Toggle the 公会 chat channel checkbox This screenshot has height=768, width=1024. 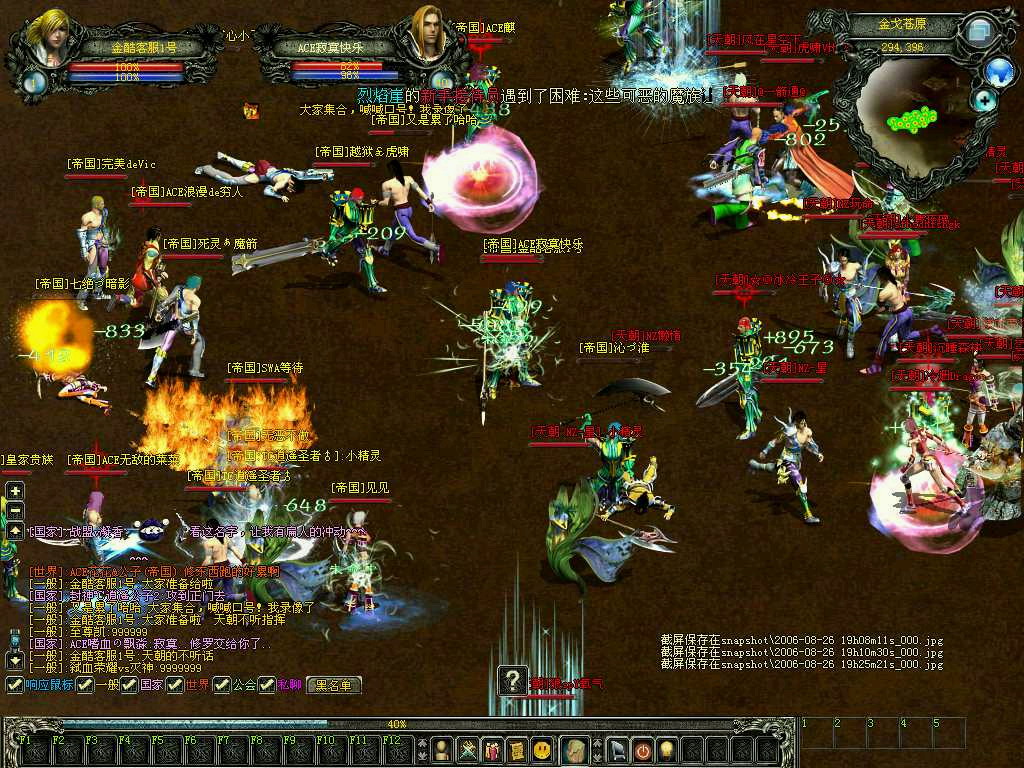221,685
